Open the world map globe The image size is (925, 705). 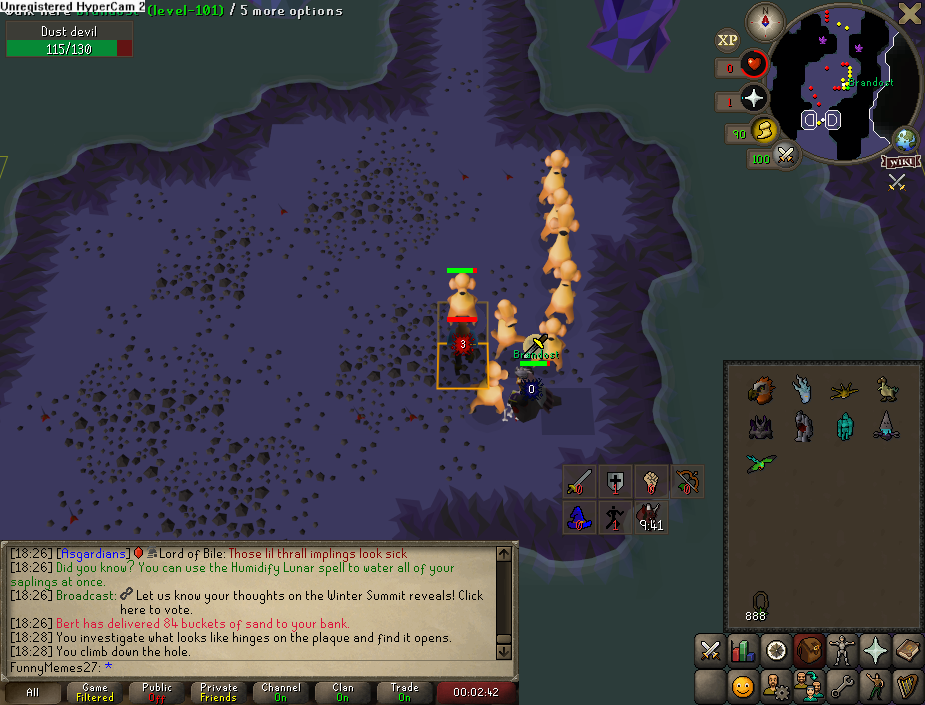[906, 140]
